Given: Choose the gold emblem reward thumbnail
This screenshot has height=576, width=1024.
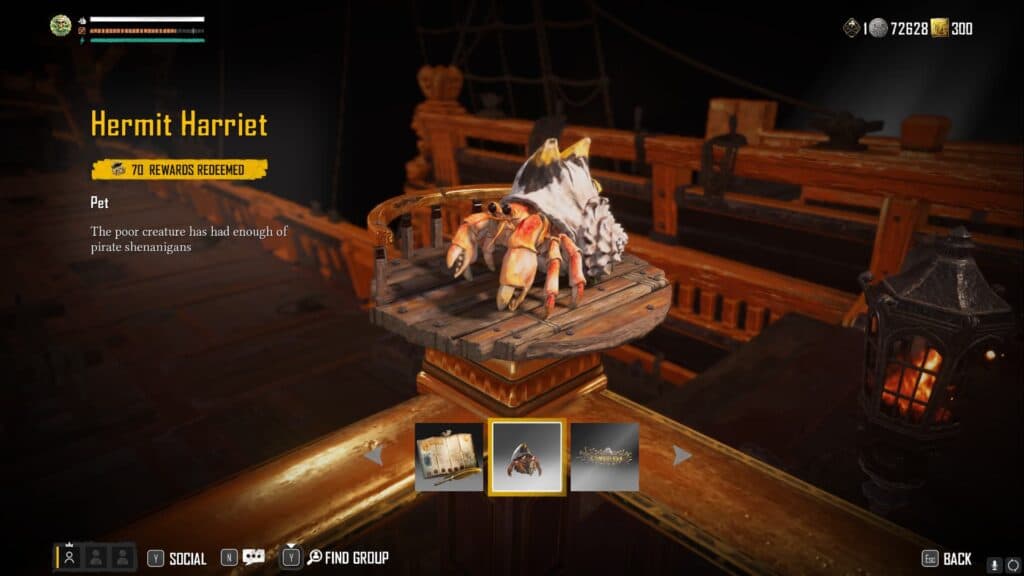Looking at the screenshot, I should [604, 456].
